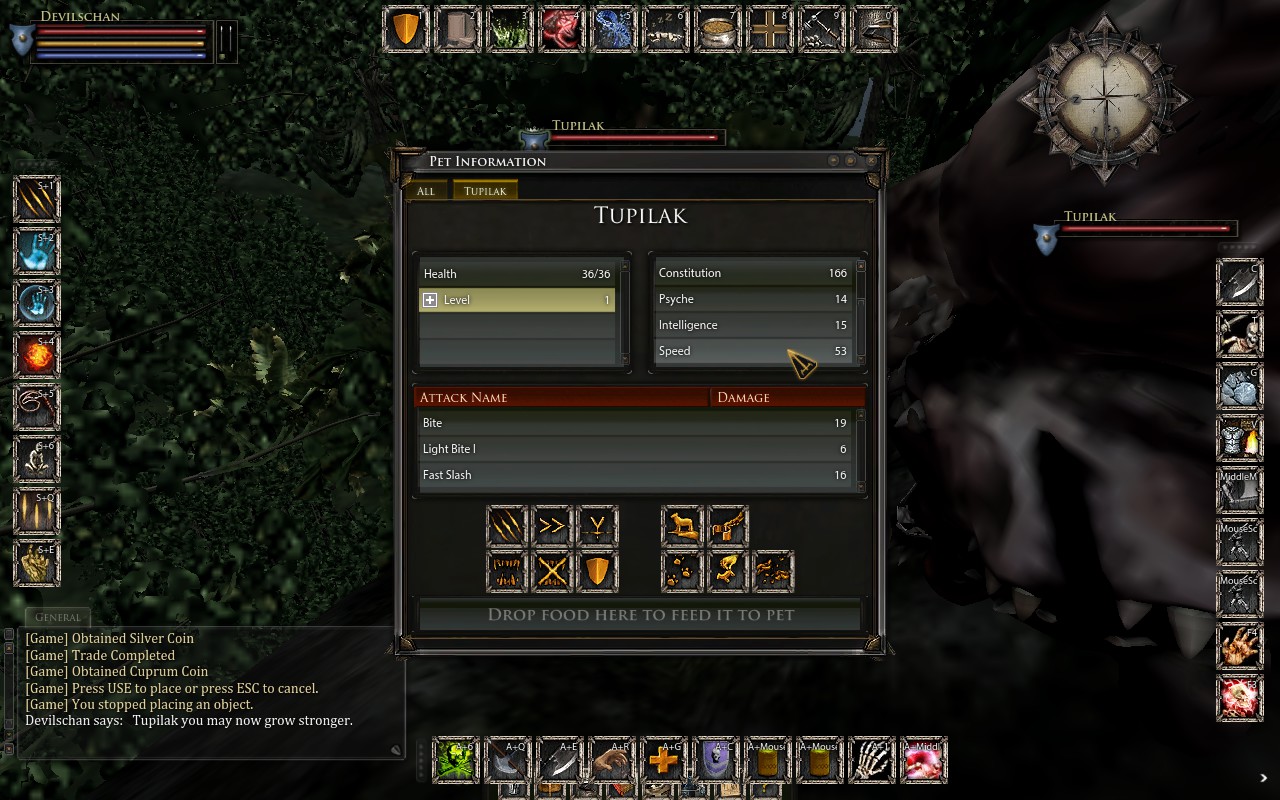The width and height of the screenshot is (1280, 800).
Task: Select the crossed swords pet command
Action: pyautogui.click(x=552, y=571)
